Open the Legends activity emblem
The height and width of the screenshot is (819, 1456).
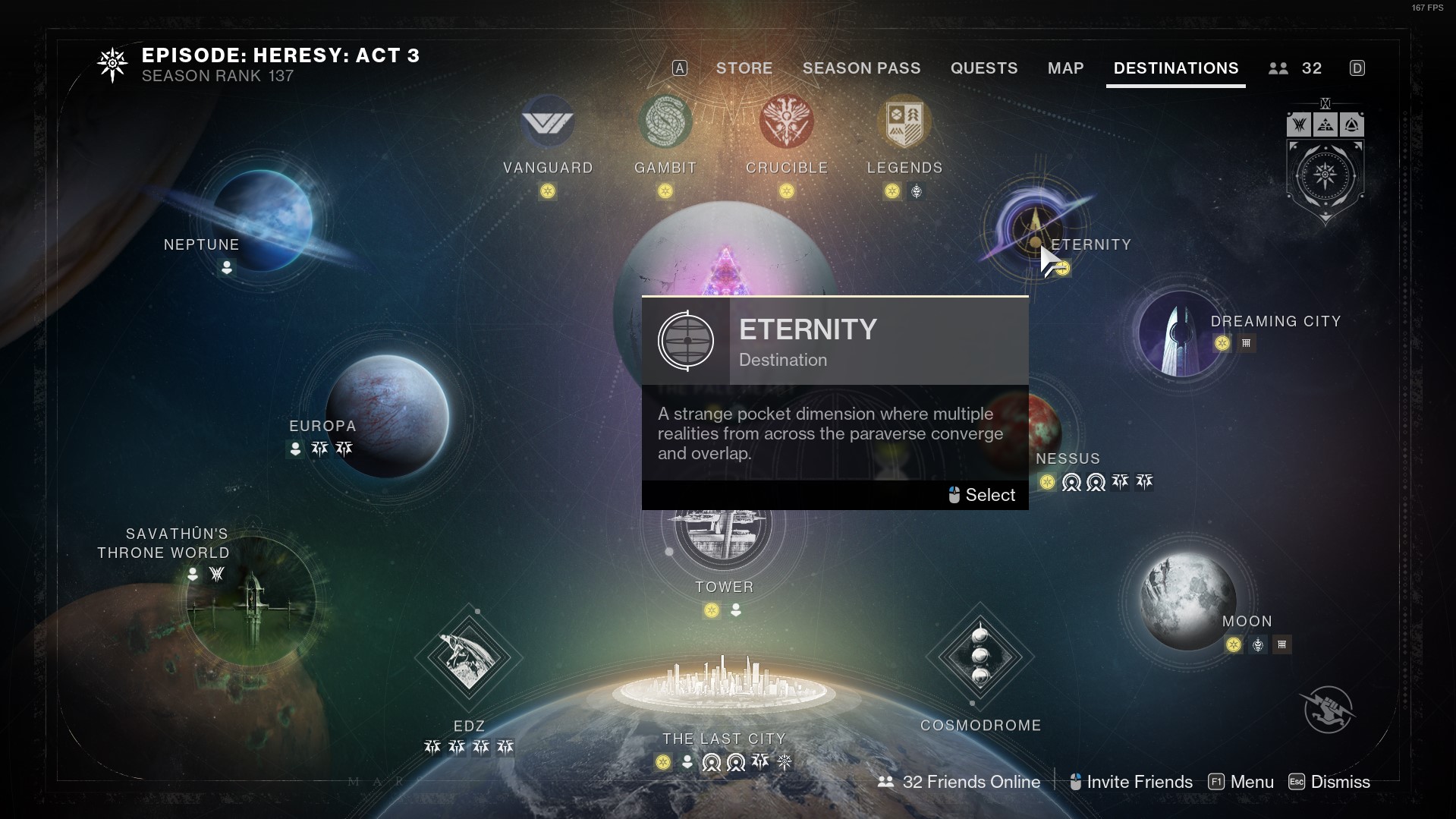(x=904, y=122)
